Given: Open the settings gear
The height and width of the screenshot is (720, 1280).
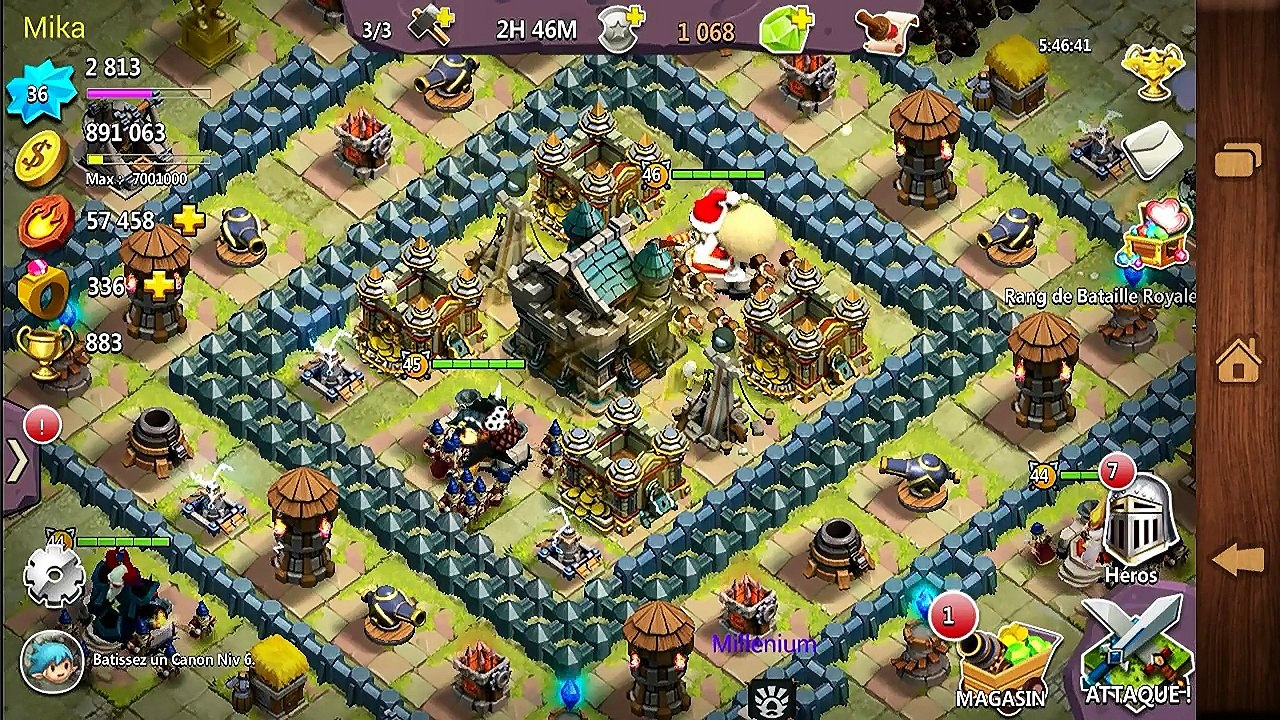Looking at the screenshot, I should (52, 577).
